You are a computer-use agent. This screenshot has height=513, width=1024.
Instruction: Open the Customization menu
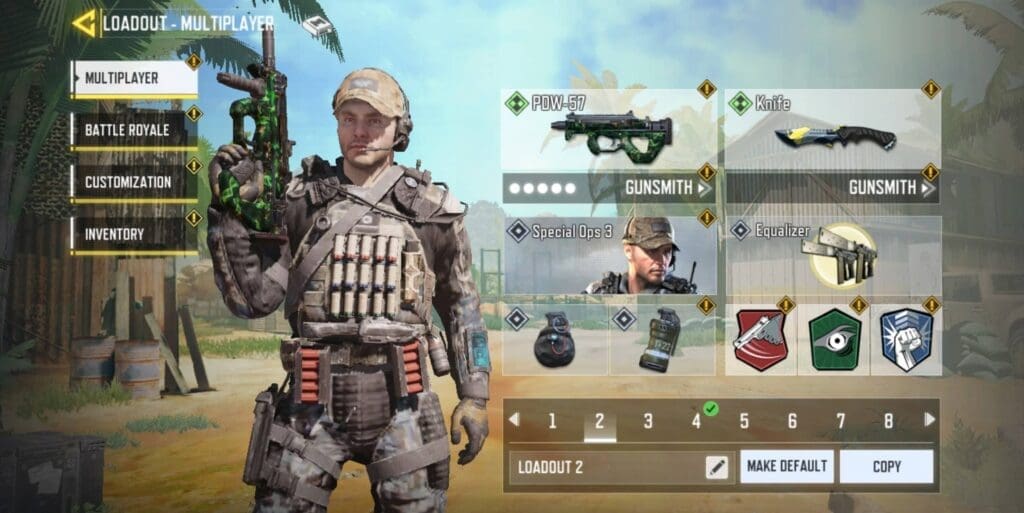click(134, 182)
